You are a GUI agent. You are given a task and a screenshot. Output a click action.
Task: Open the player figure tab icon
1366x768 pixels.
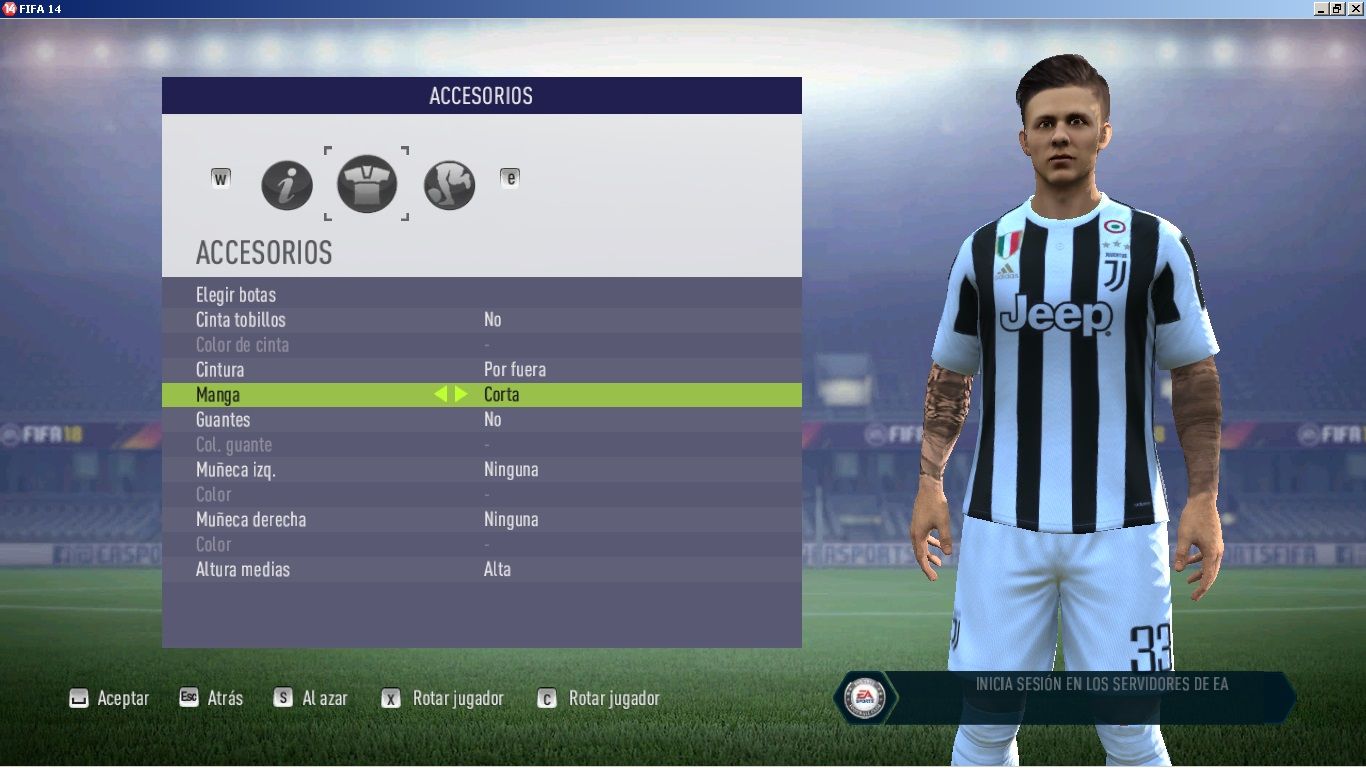point(449,185)
